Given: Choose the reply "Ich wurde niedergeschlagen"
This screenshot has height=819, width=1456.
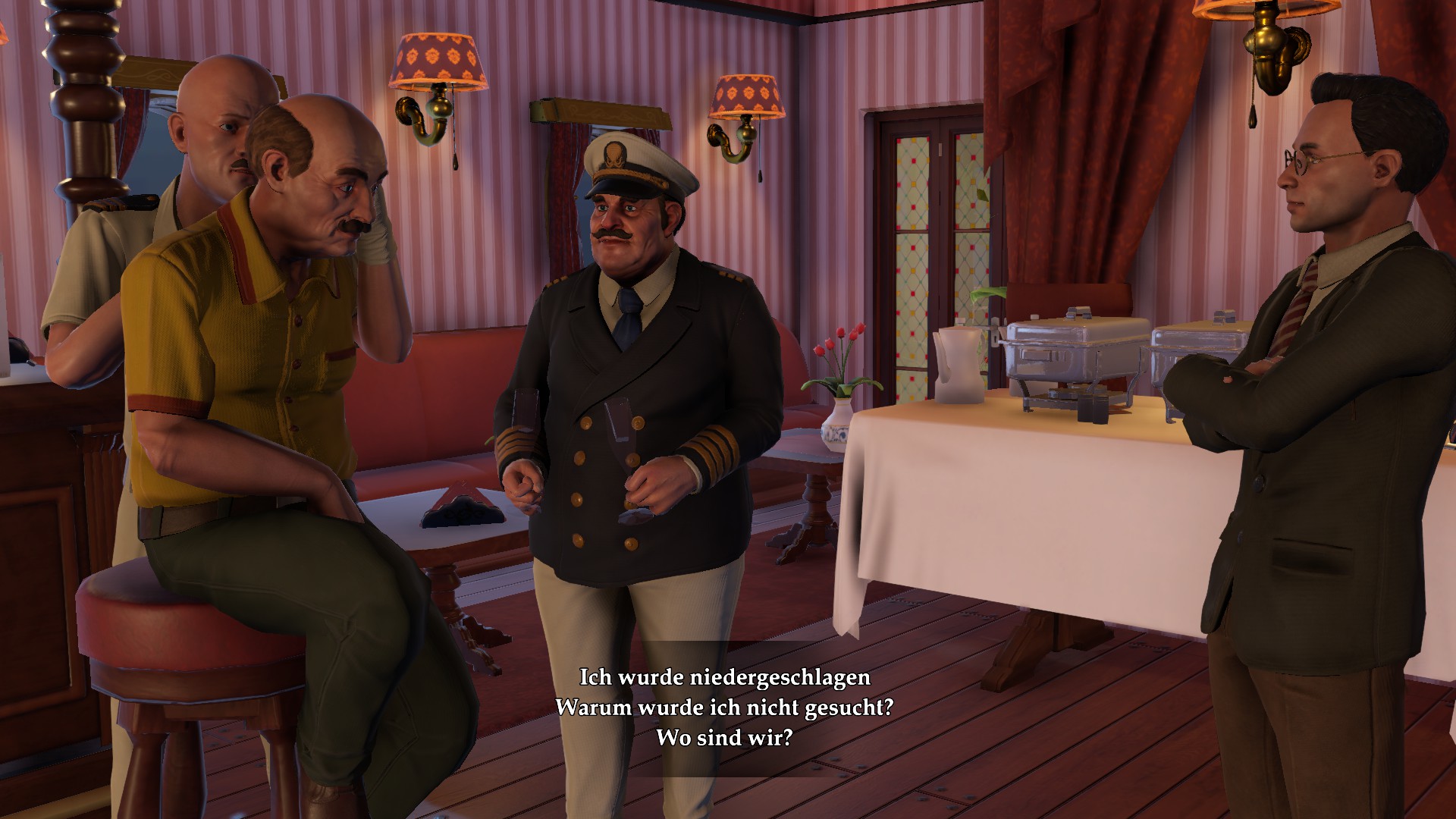Looking at the screenshot, I should pyautogui.click(x=724, y=676).
